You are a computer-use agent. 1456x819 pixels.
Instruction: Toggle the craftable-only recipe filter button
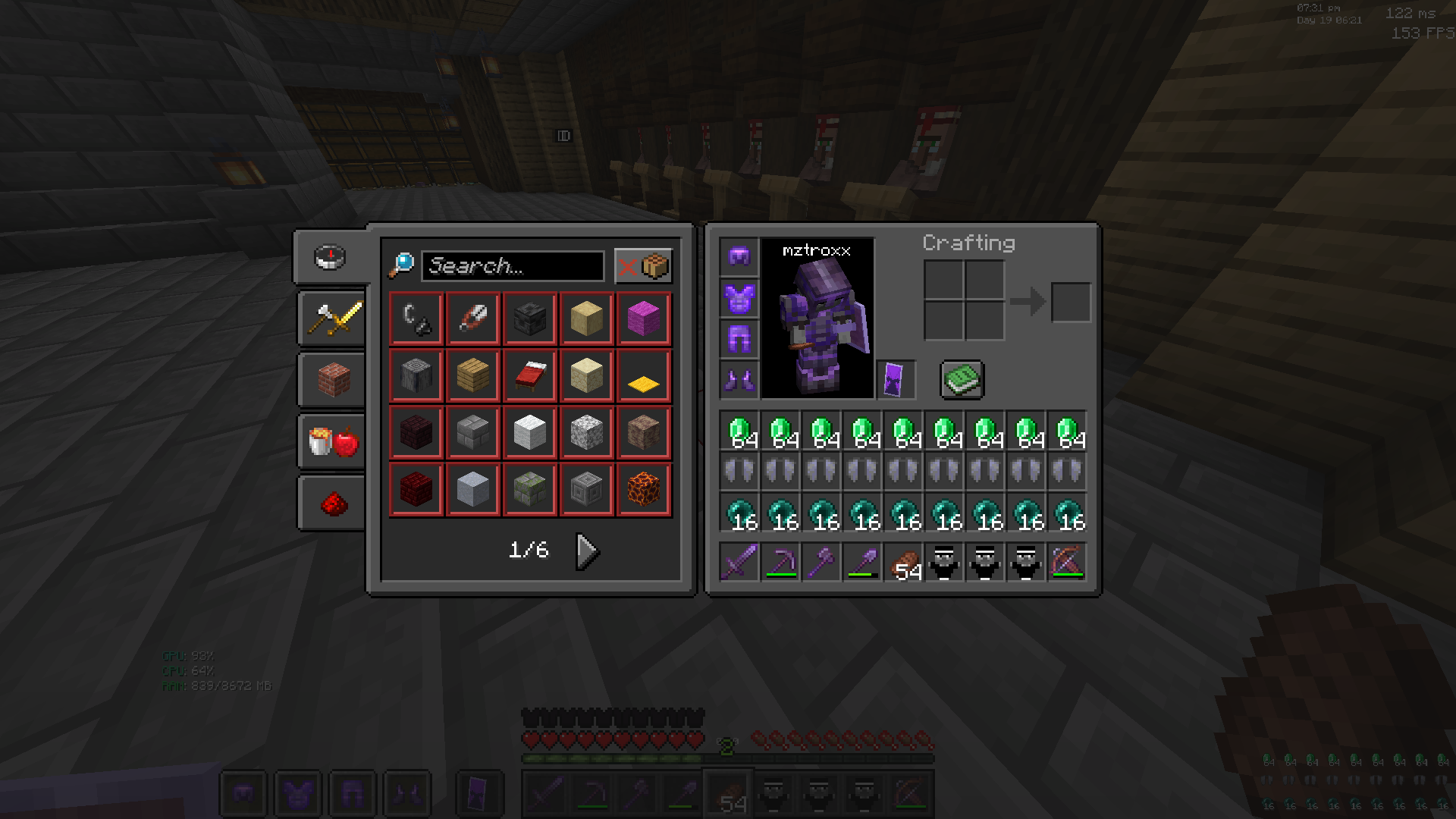point(643,266)
